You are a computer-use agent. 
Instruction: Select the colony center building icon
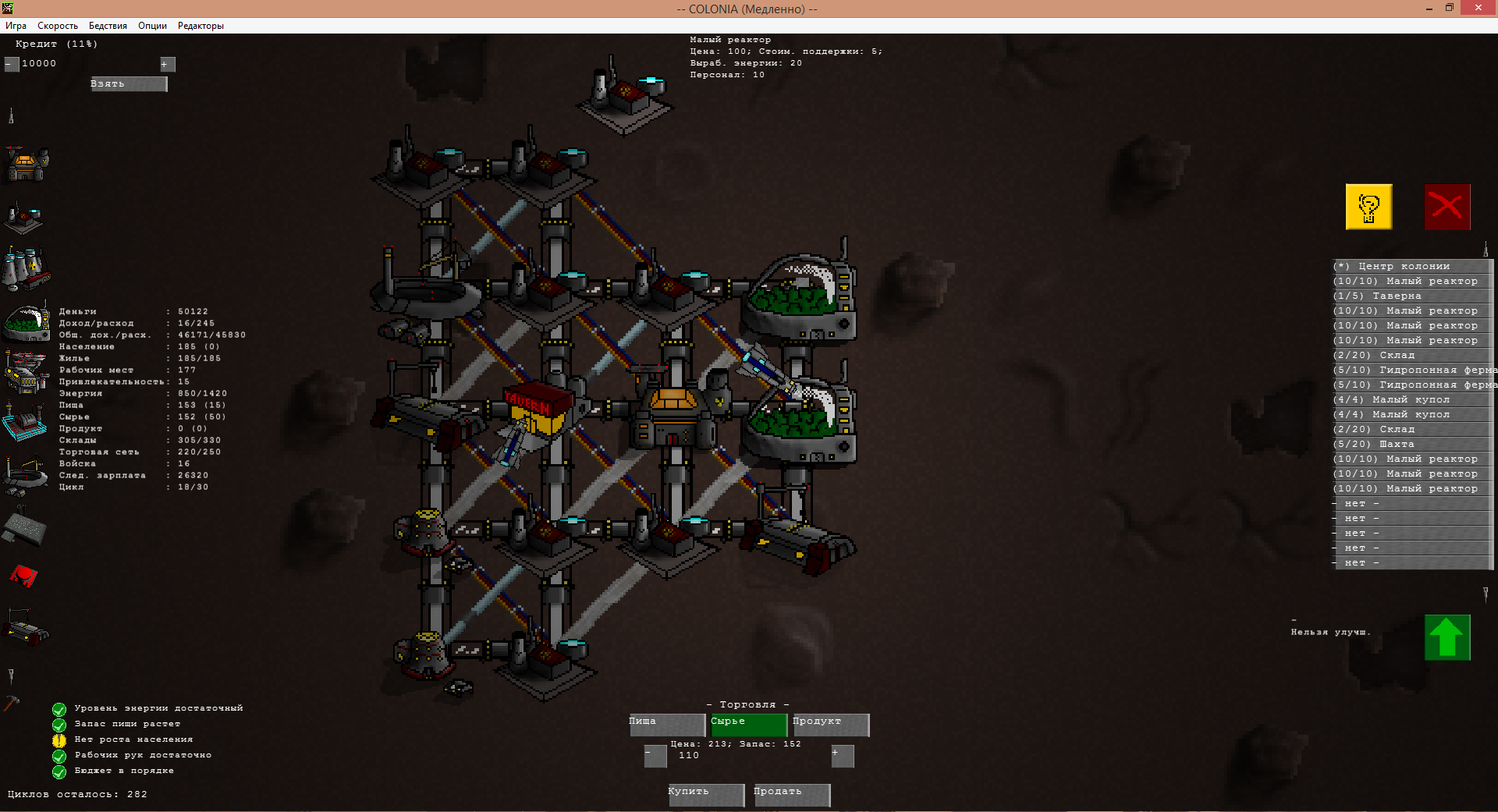[27, 164]
